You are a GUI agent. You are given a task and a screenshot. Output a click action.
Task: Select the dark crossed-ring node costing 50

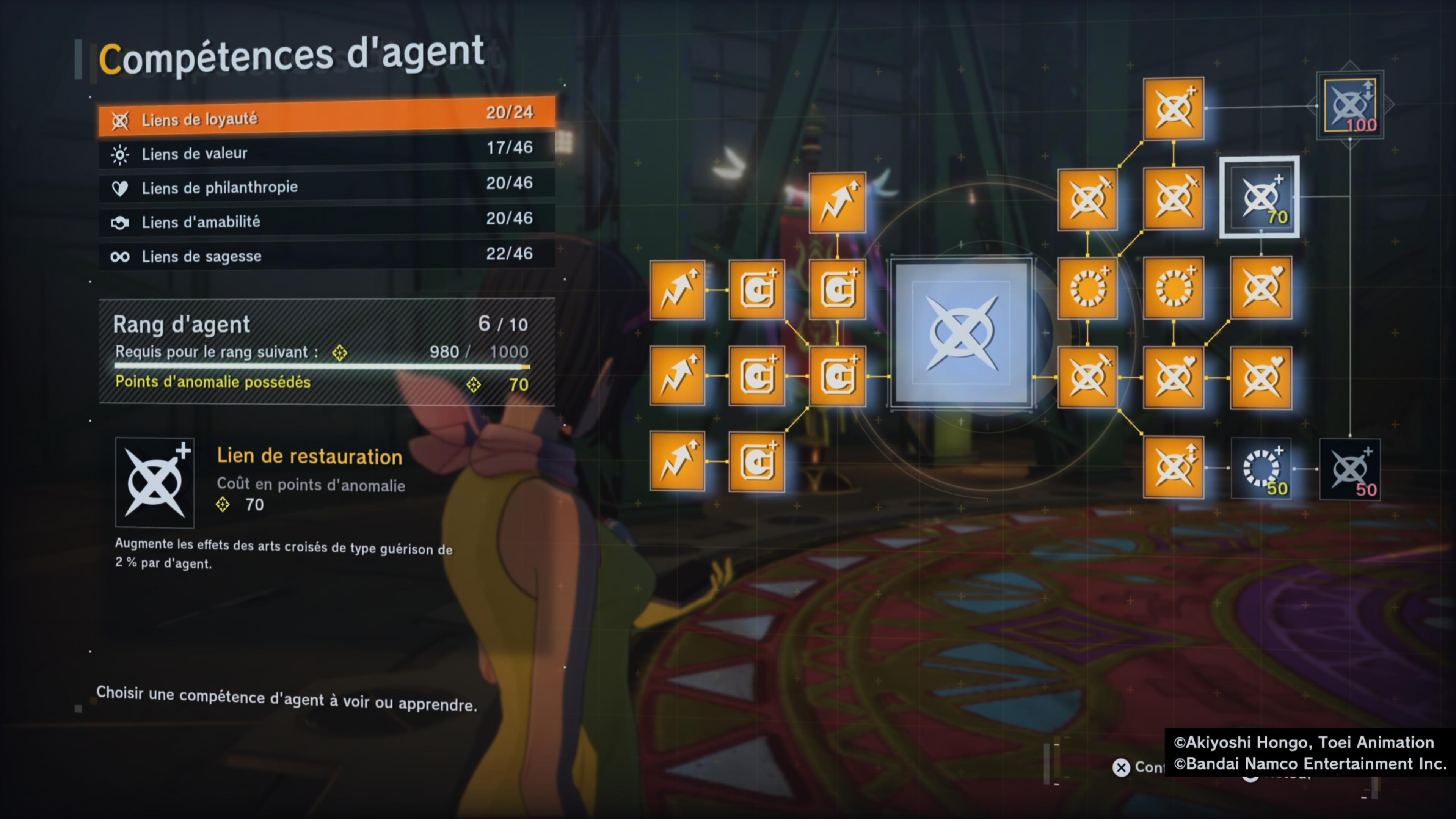click(1350, 469)
